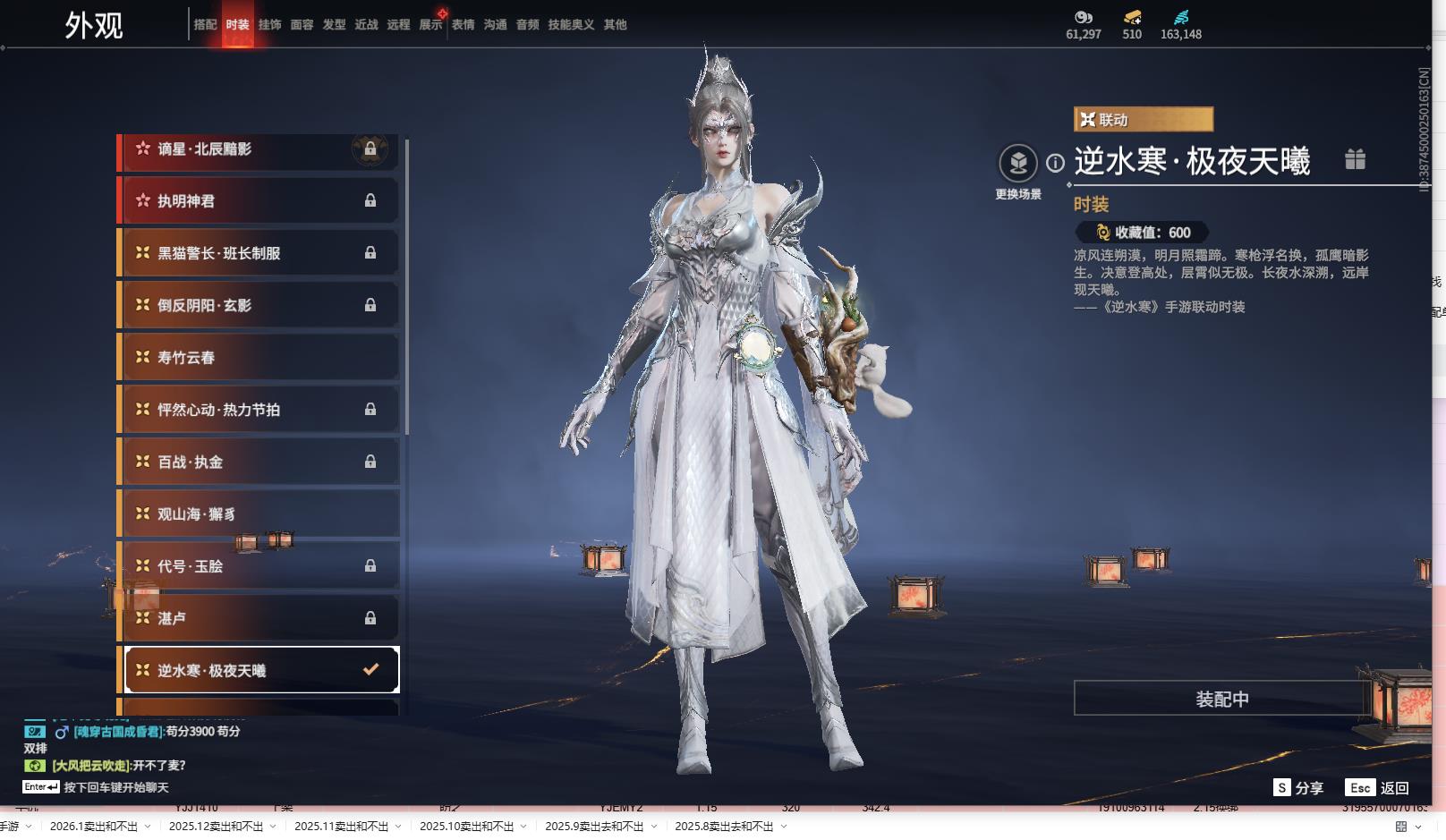Return with the 返回 button
Viewport: 1446px width, 840px height.
coord(1378,788)
